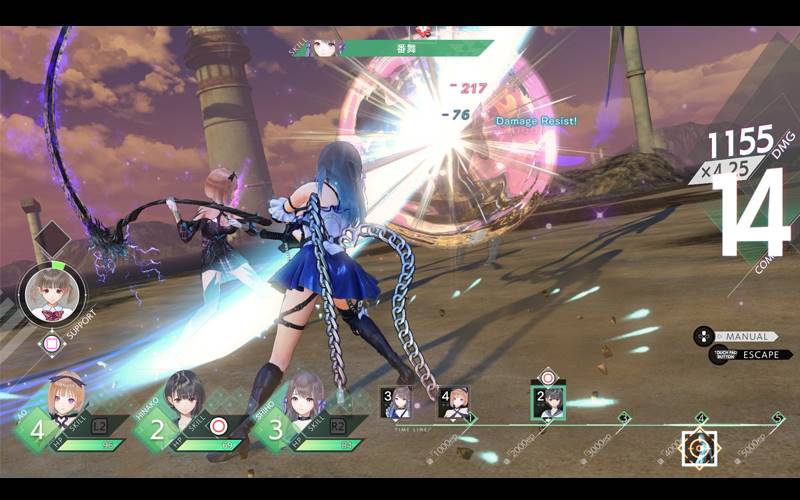Select the highlighted Hinako timeline portrait
The width and height of the screenshot is (800, 500).
pyautogui.click(x=547, y=402)
